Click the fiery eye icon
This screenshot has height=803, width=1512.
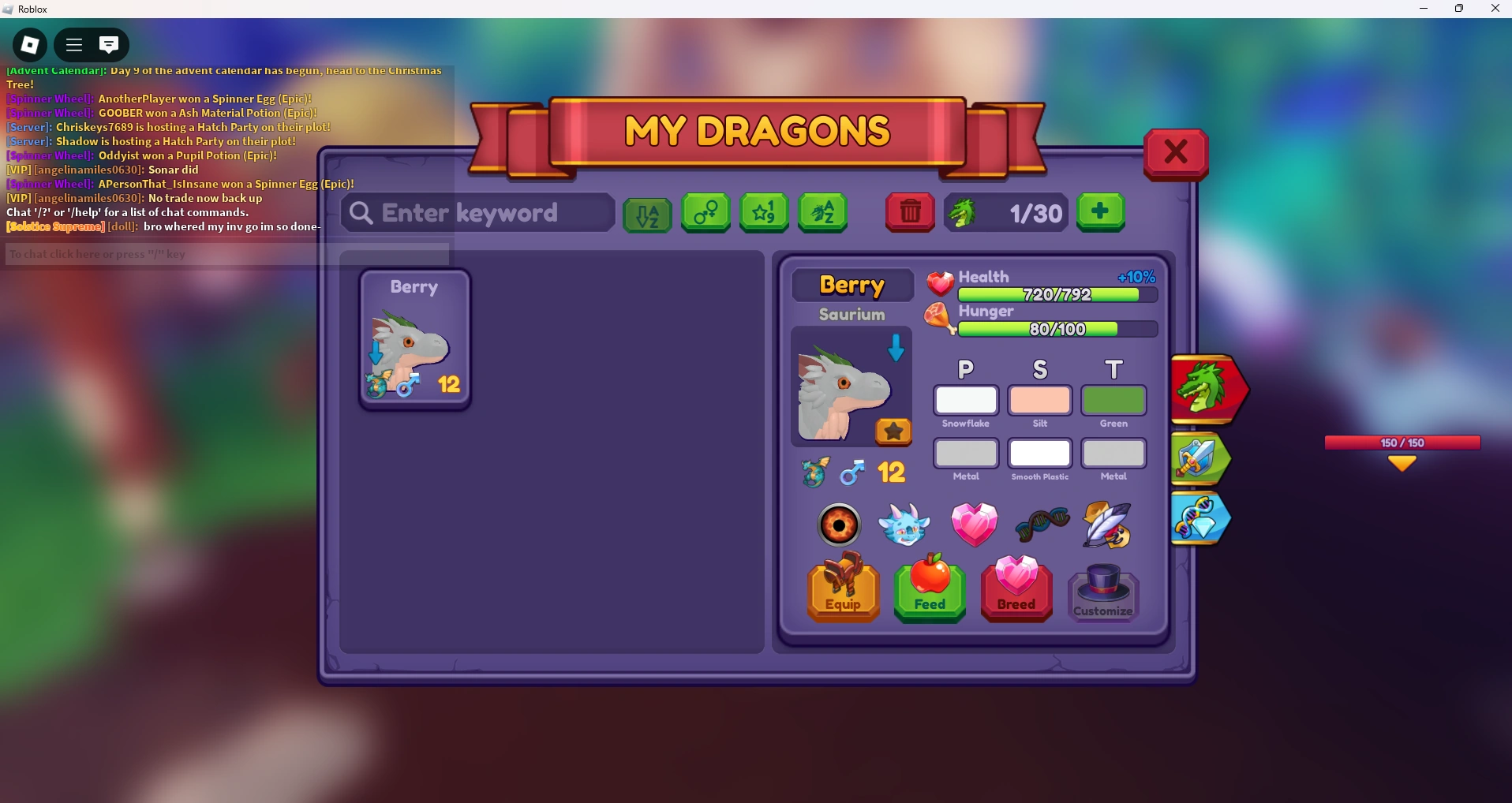click(839, 525)
